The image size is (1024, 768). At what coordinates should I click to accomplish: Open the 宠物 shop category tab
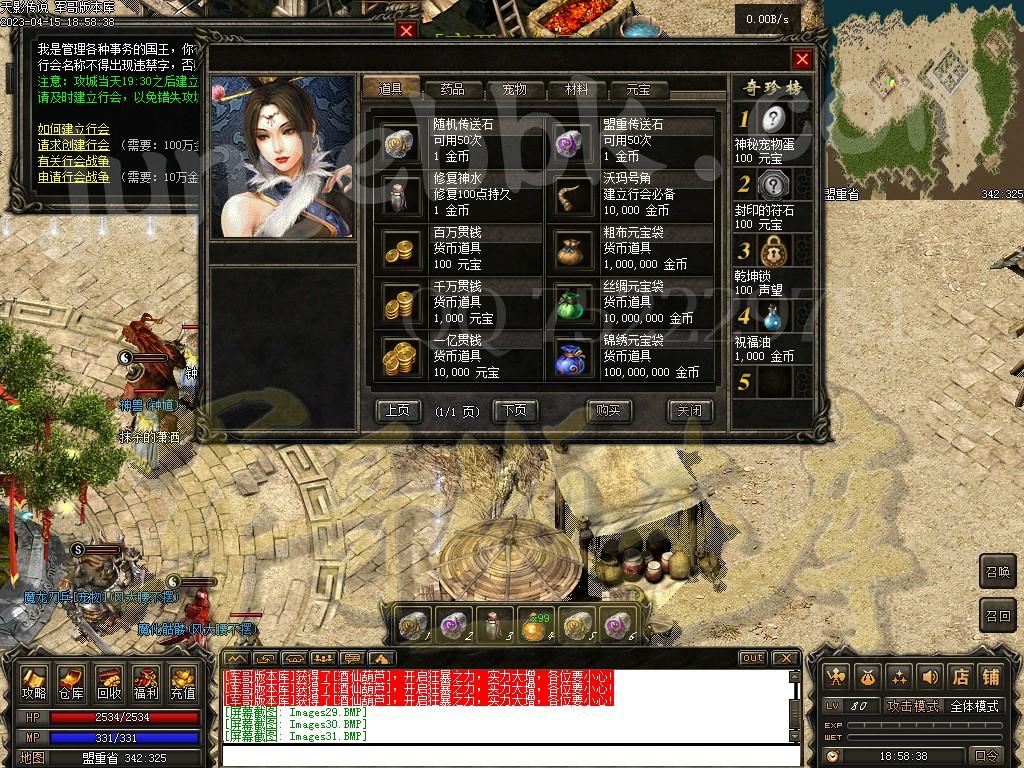pos(513,89)
